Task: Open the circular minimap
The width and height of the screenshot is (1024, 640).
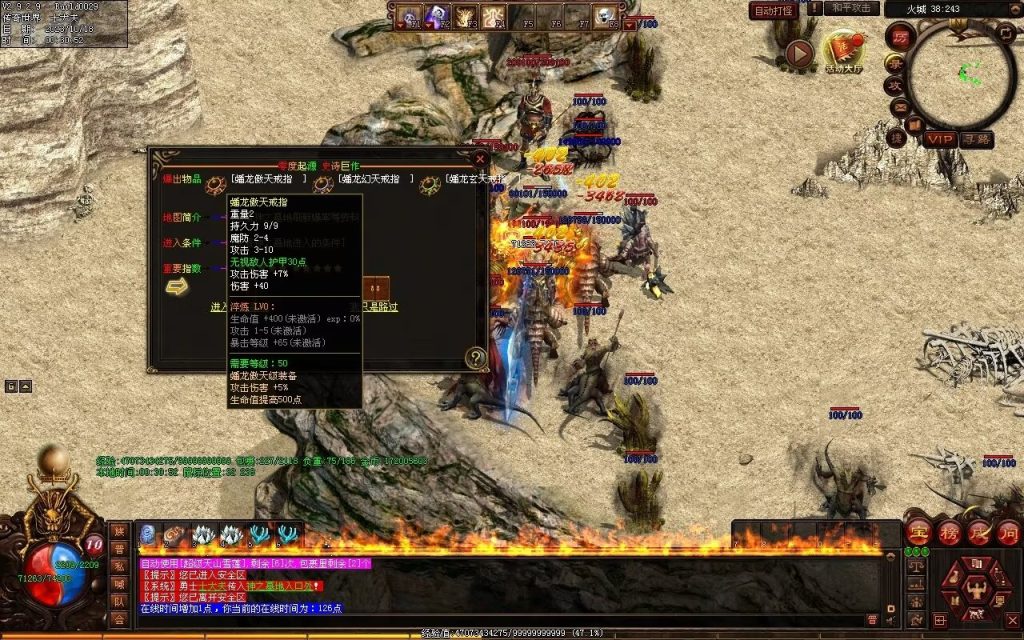Action: click(962, 72)
